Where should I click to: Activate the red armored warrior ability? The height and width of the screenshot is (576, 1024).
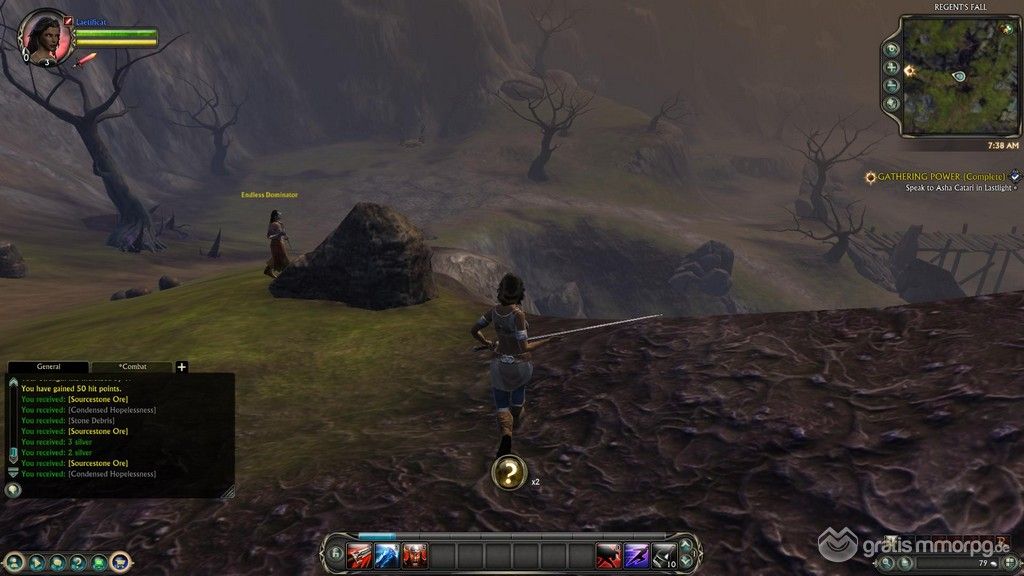(x=414, y=555)
